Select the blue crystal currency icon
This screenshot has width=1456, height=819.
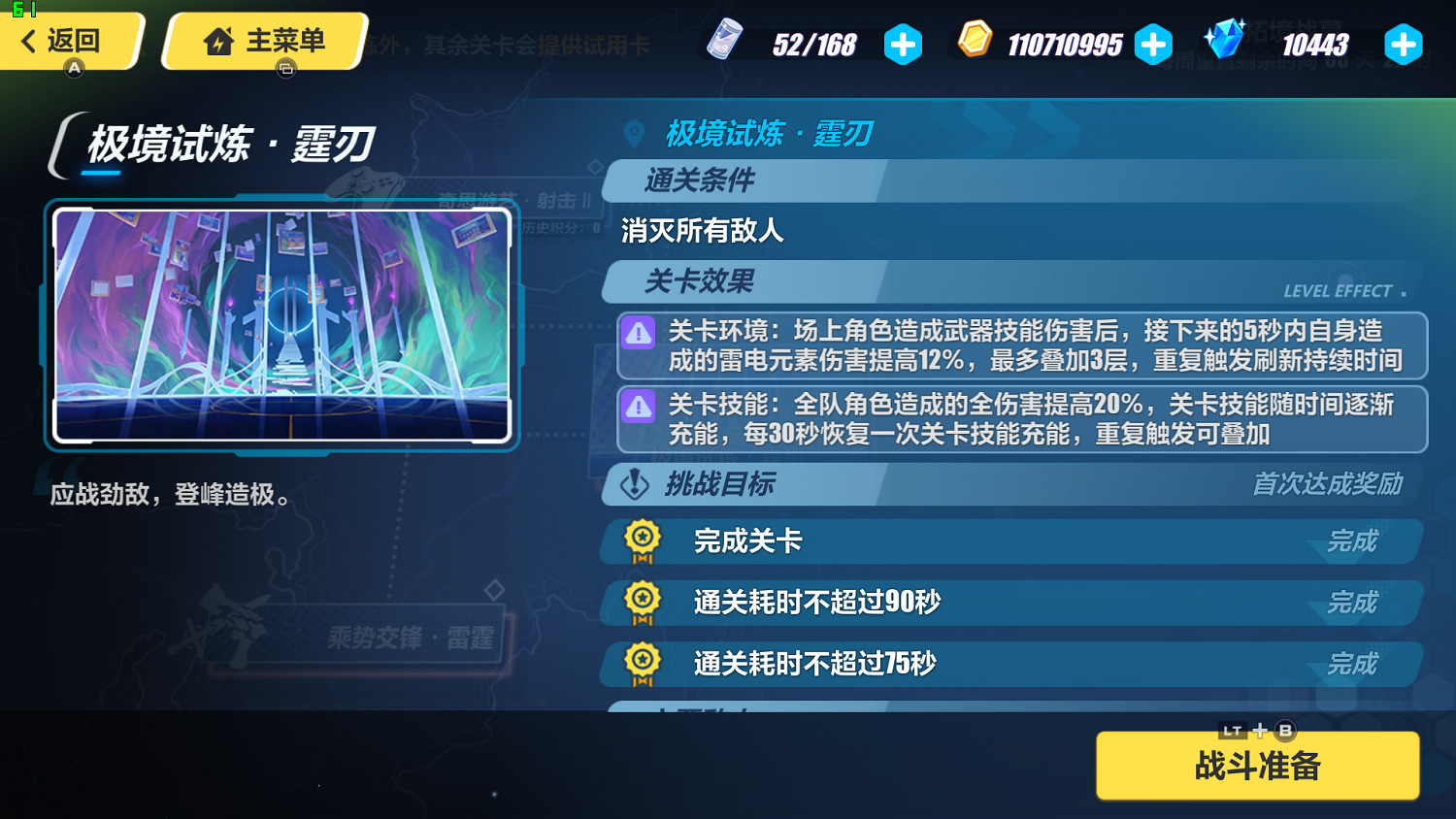pyautogui.click(x=1225, y=42)
